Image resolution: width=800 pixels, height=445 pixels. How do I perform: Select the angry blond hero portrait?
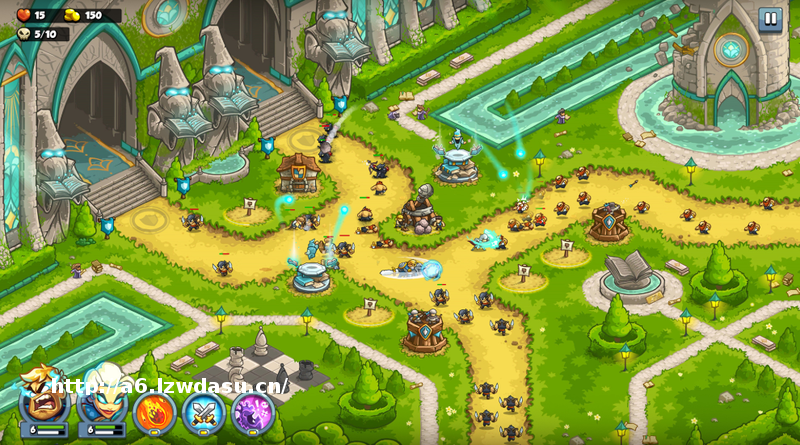click(43, 405)
